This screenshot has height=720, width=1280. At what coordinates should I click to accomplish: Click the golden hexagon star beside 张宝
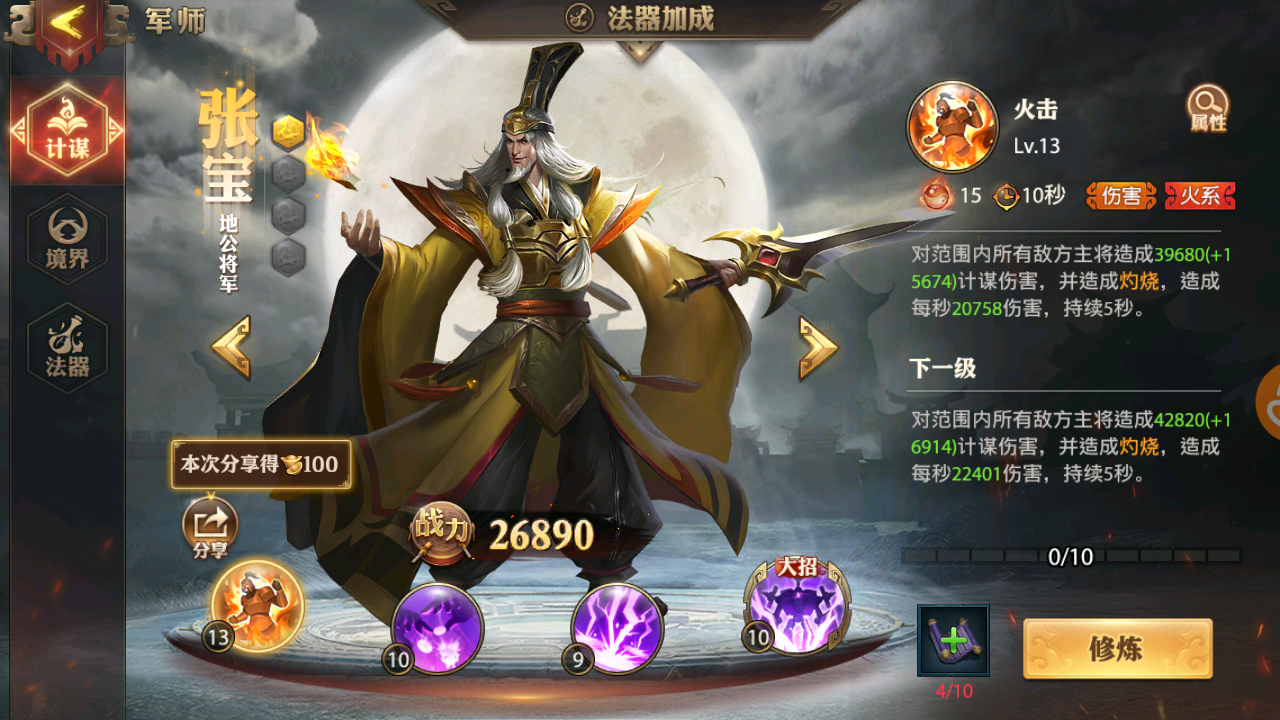[288, 131]
